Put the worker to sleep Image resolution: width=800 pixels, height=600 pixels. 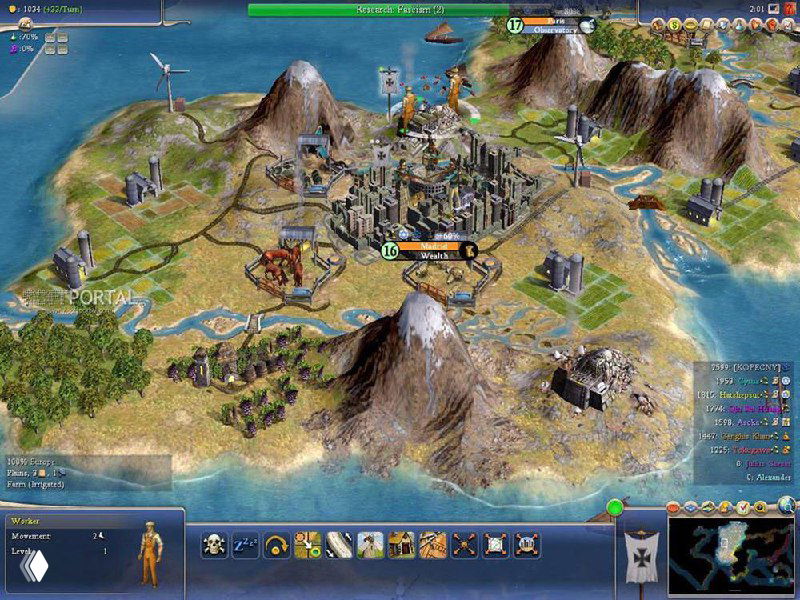point(246,544)
